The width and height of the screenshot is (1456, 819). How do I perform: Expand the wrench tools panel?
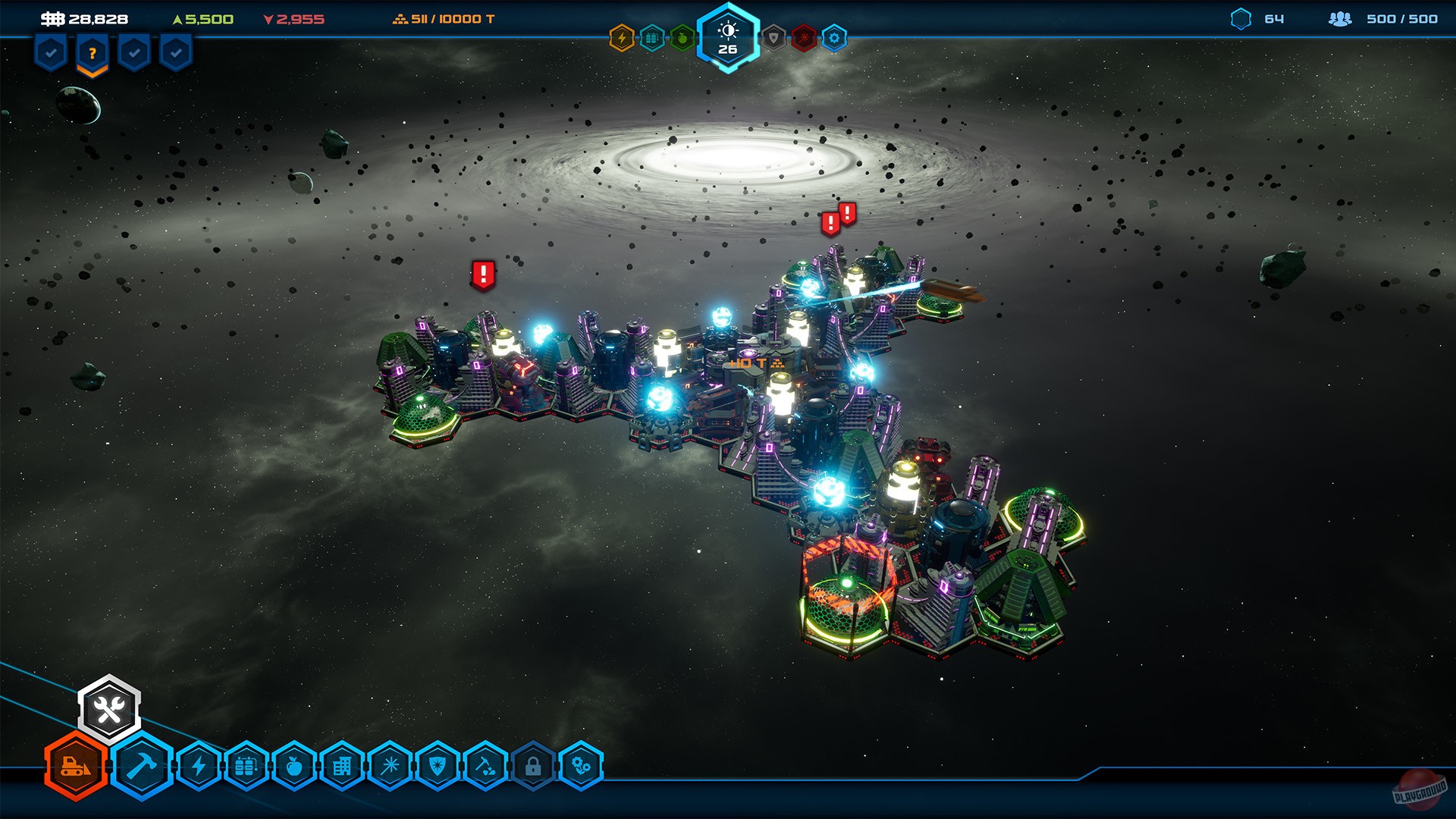click(x=110, y=708)
